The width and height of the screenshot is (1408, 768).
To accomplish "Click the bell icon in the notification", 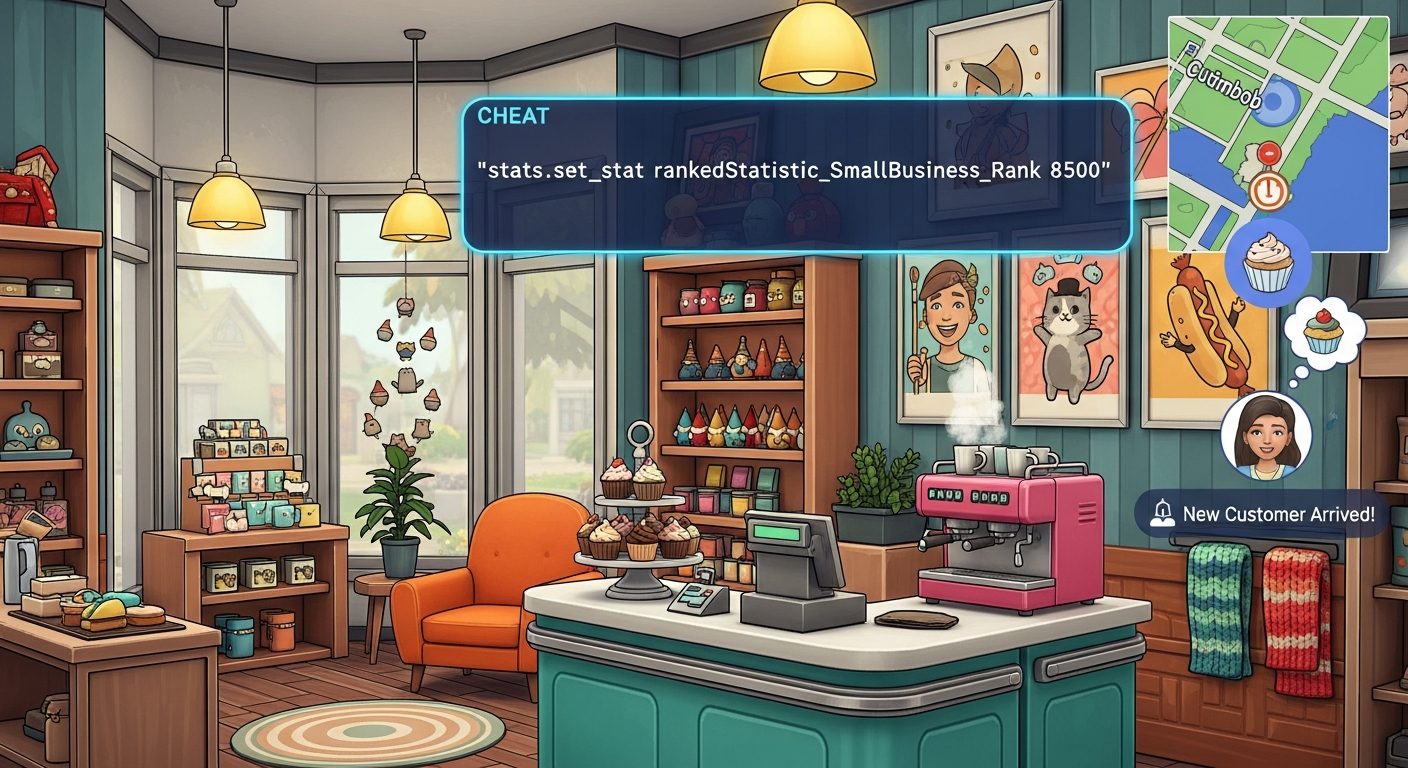I will click(1163, 513).
